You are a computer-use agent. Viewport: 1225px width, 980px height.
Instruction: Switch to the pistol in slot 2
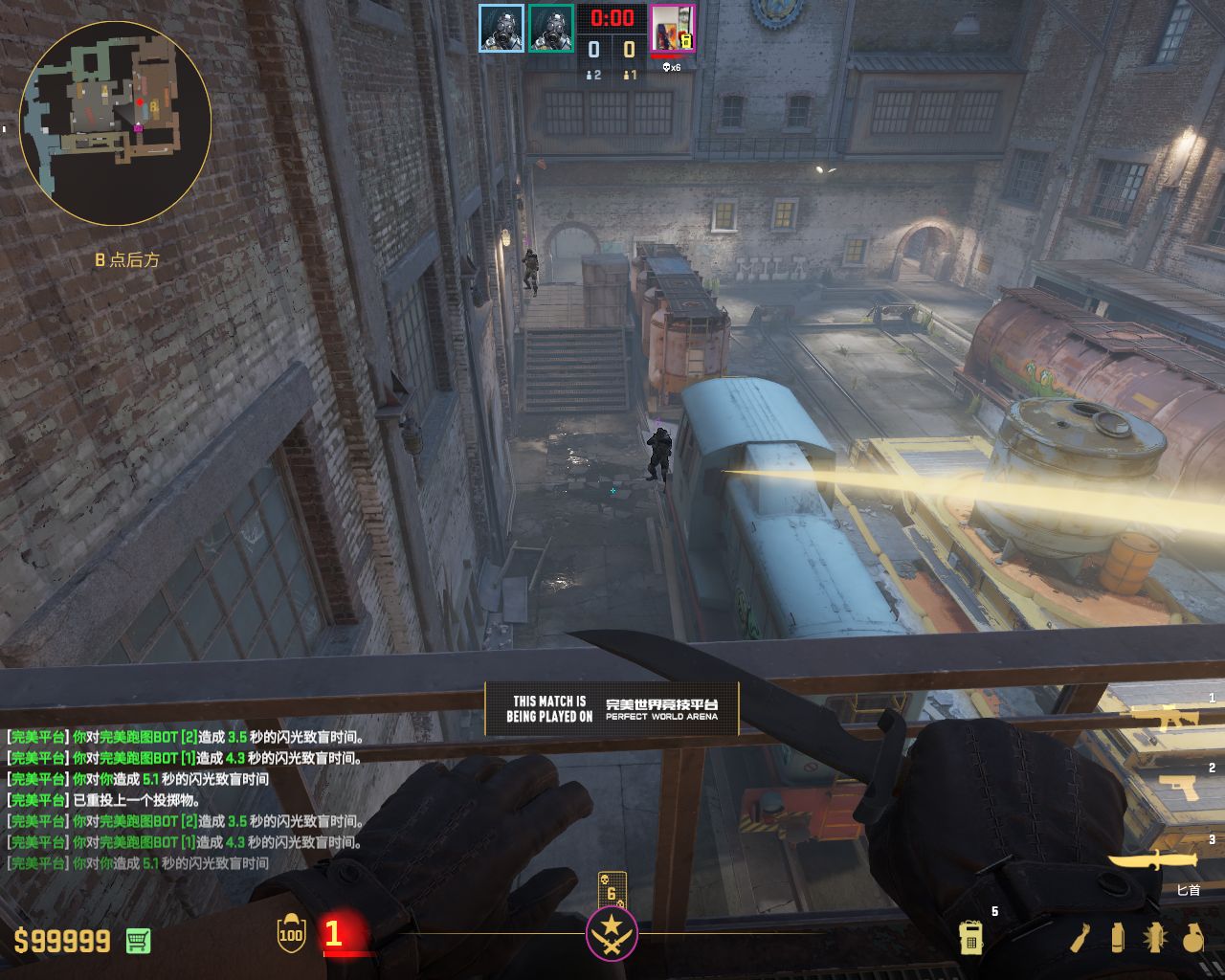point(1179,786)
